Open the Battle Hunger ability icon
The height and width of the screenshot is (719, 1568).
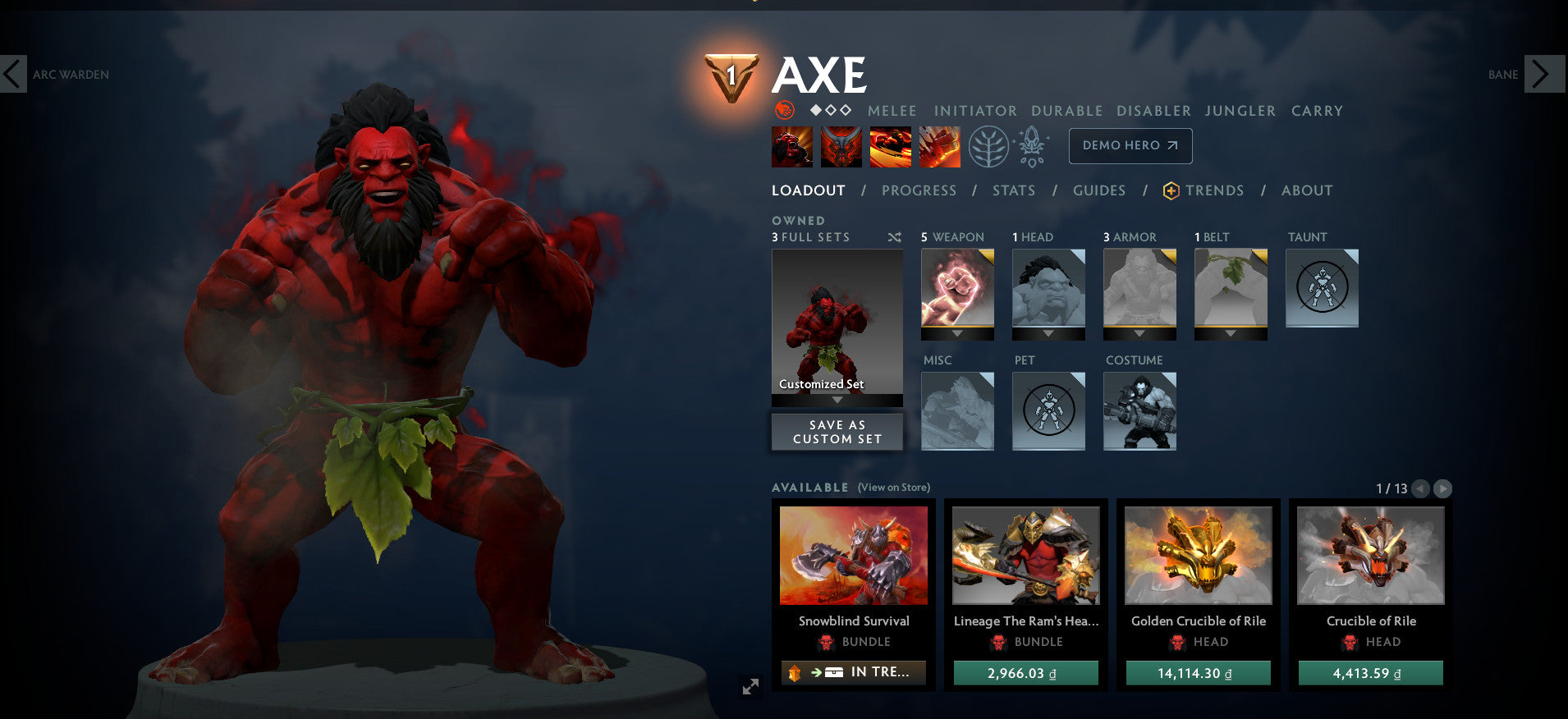(x=841, y=146)
